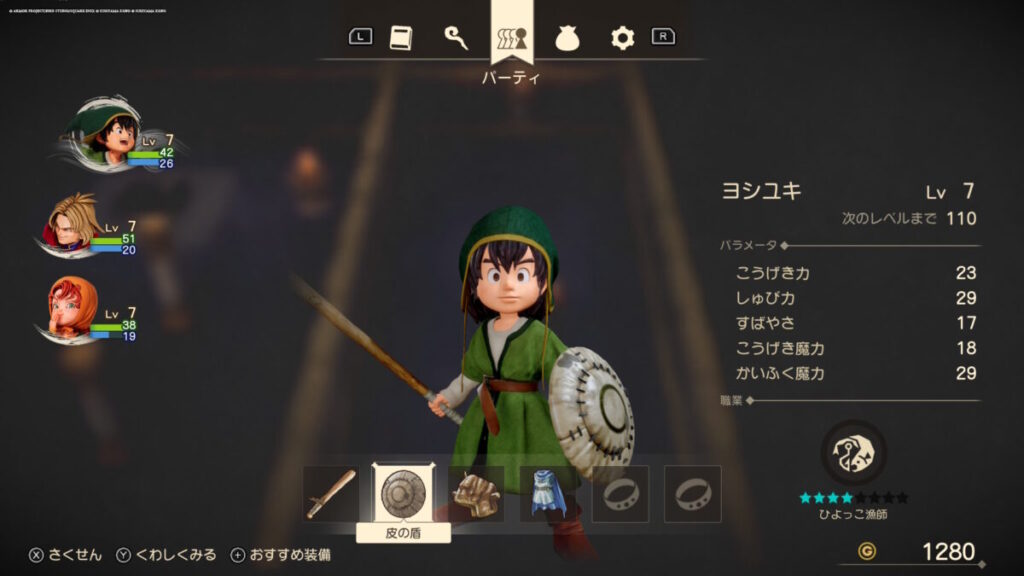This screenshot has width=1024, height=576.
Task: Select the パーティ party tab
Action: click(512, 38)
